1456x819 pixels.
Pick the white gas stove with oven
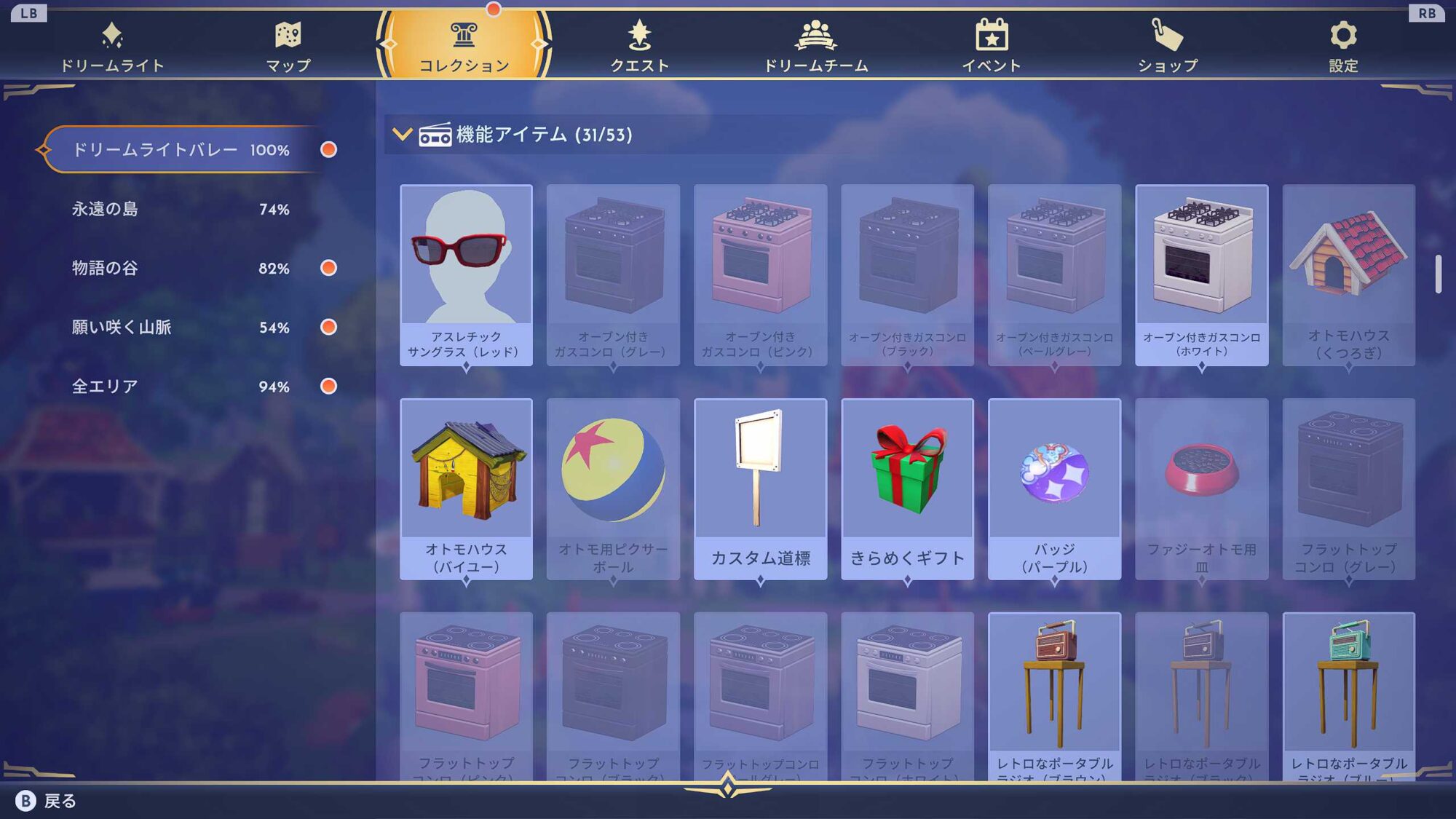point(1201,274)
